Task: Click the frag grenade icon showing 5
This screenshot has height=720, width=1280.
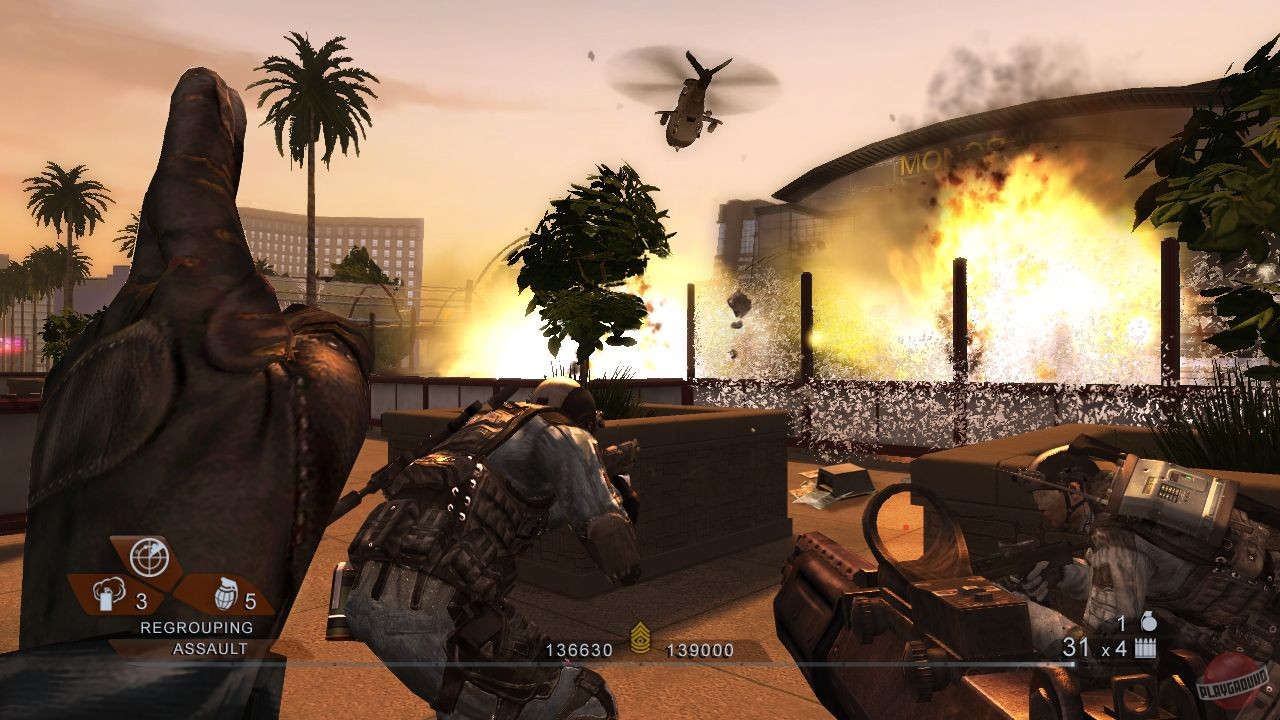Action: point(227,593)
